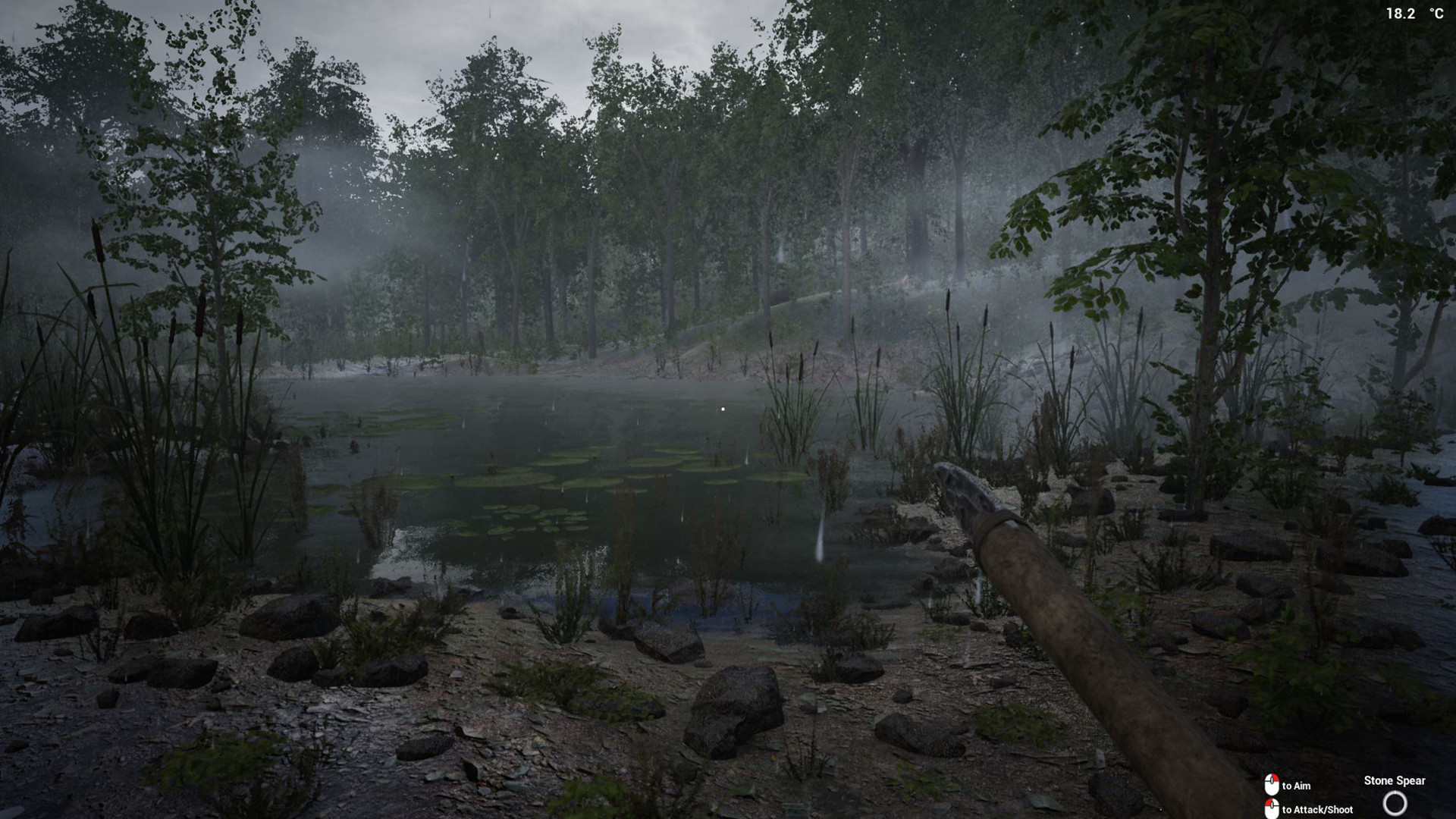Click the Attack/Shoot mouse scroll wheel graphic
Screen dimensions: 1456x819
coord(1271,805)
